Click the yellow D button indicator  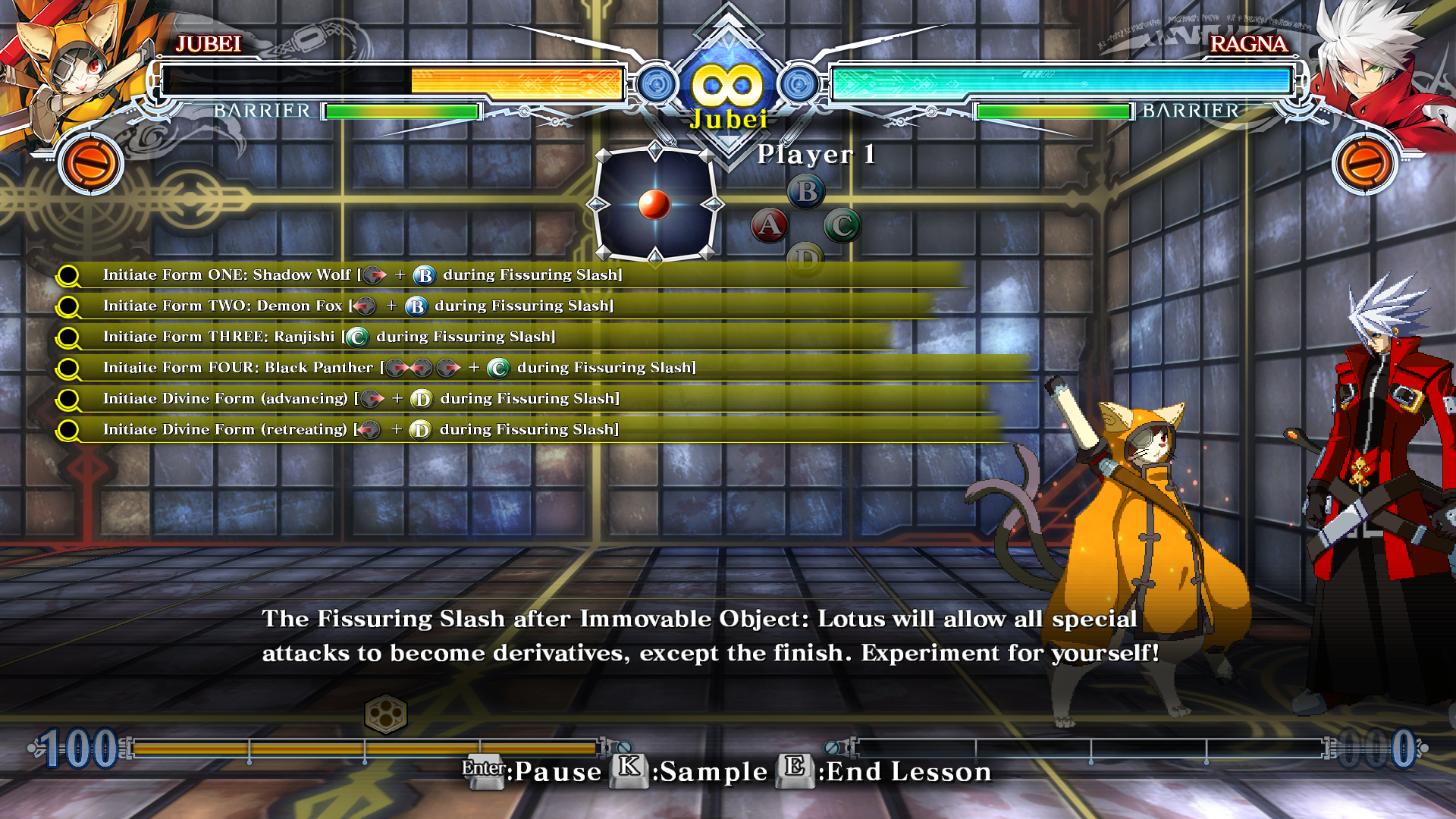805,260
